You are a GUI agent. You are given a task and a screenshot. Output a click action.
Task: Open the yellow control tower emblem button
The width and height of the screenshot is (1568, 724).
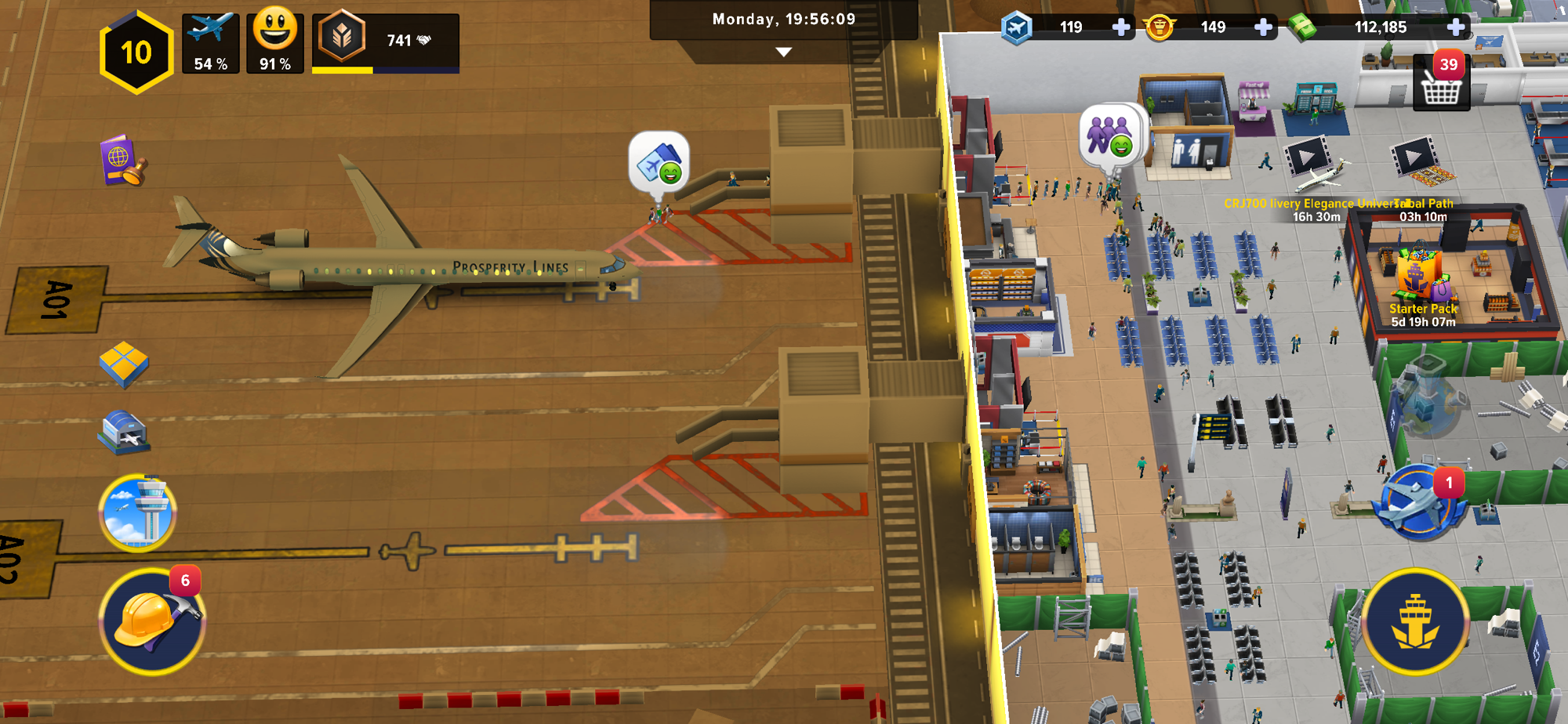pyautogui.click(x=1415, y=621)
